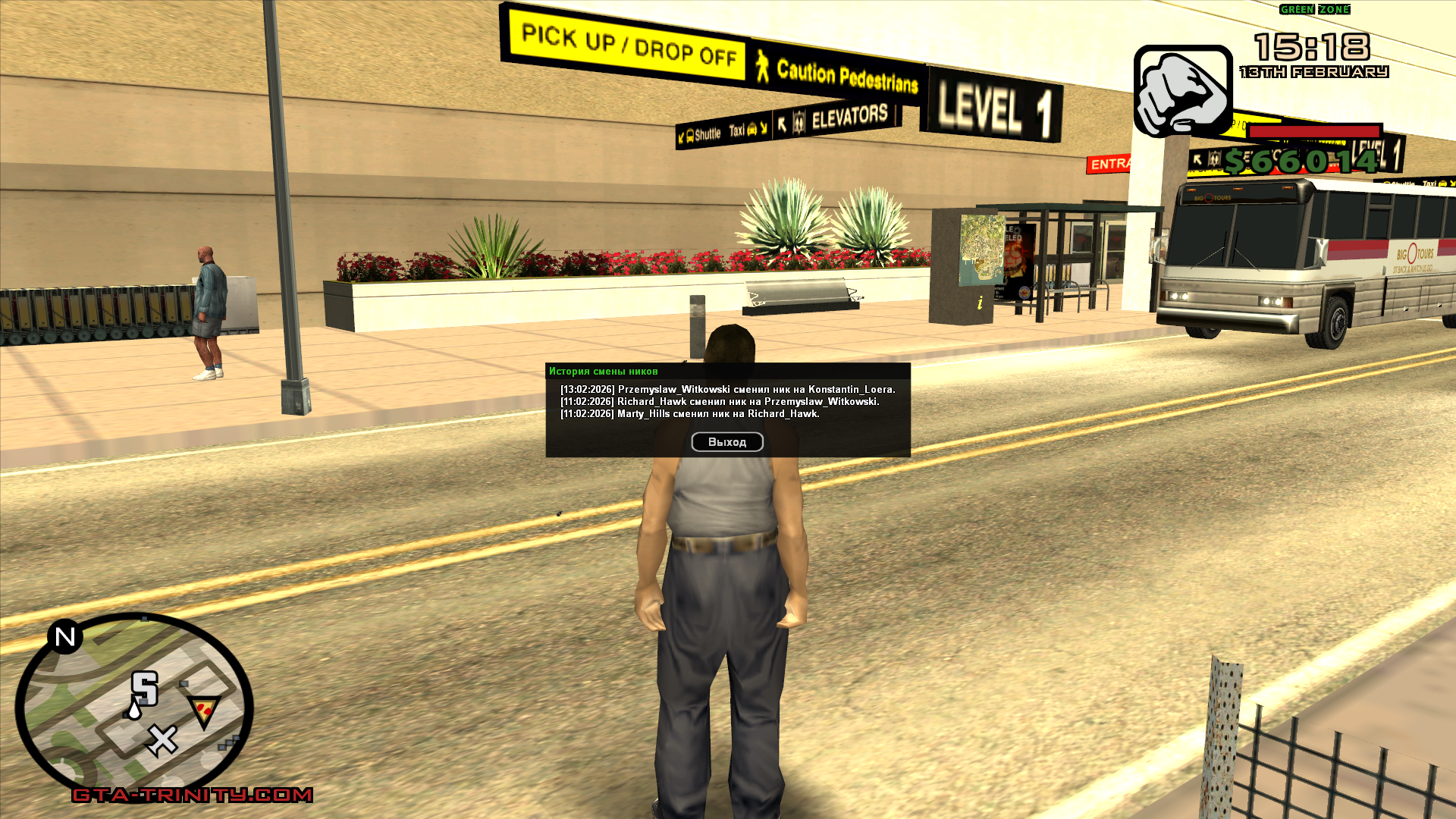Click the north N indicator on the radar
The width and height of the screenshot is (1456, 819).
[65, 637]
